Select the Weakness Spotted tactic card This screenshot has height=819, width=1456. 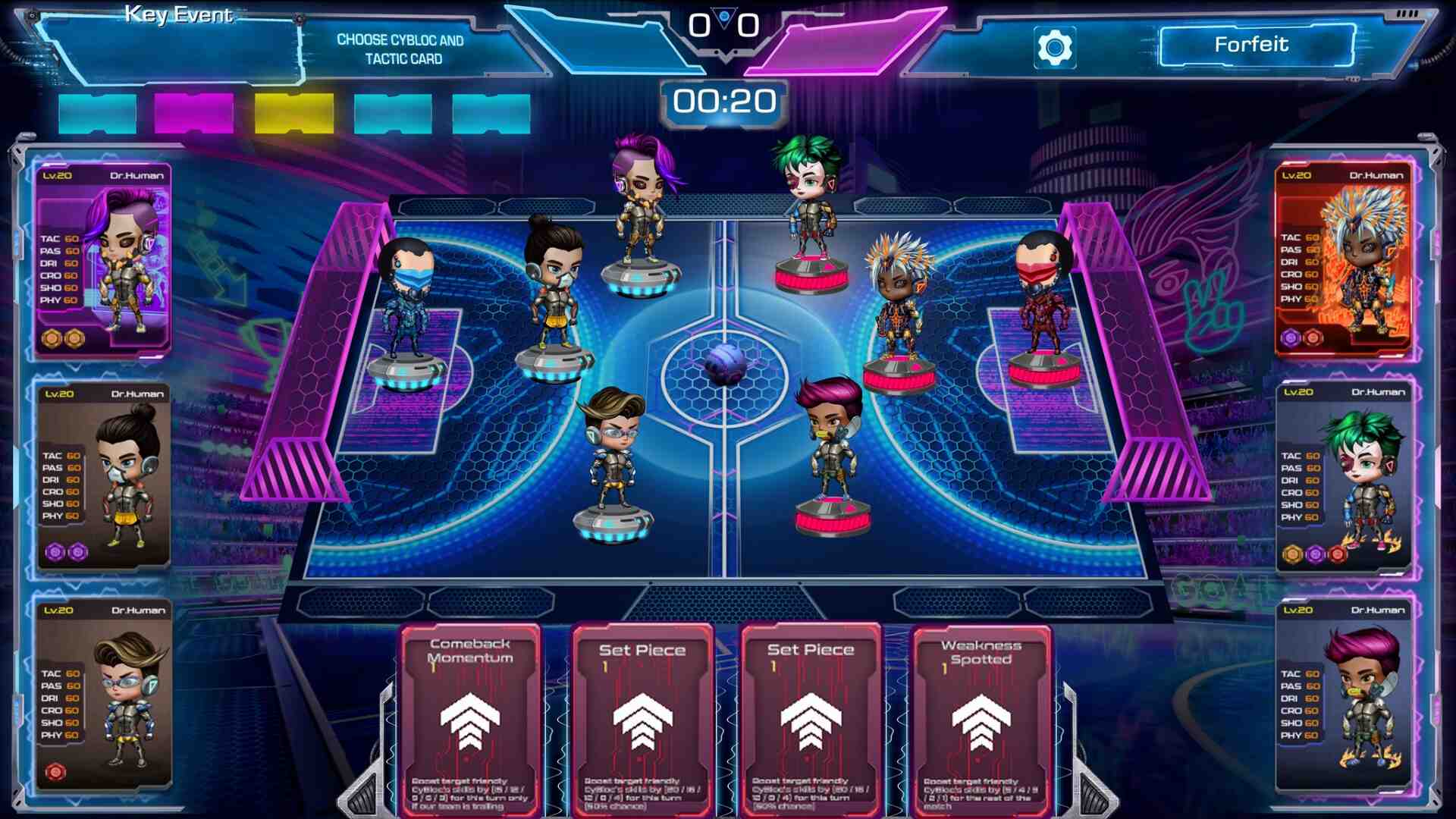tap(981, 720)
